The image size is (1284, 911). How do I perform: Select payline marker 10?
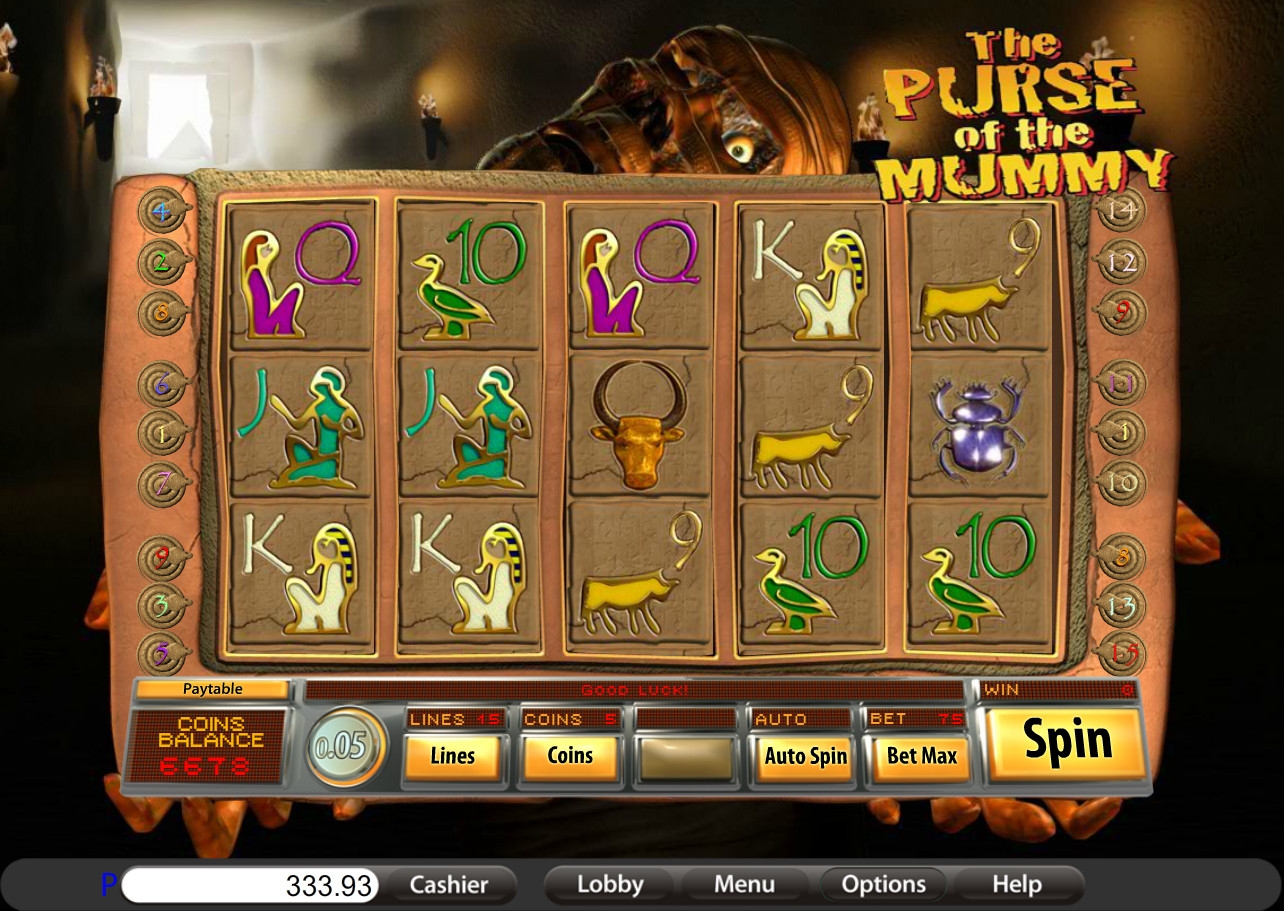tap(1121, 484)
